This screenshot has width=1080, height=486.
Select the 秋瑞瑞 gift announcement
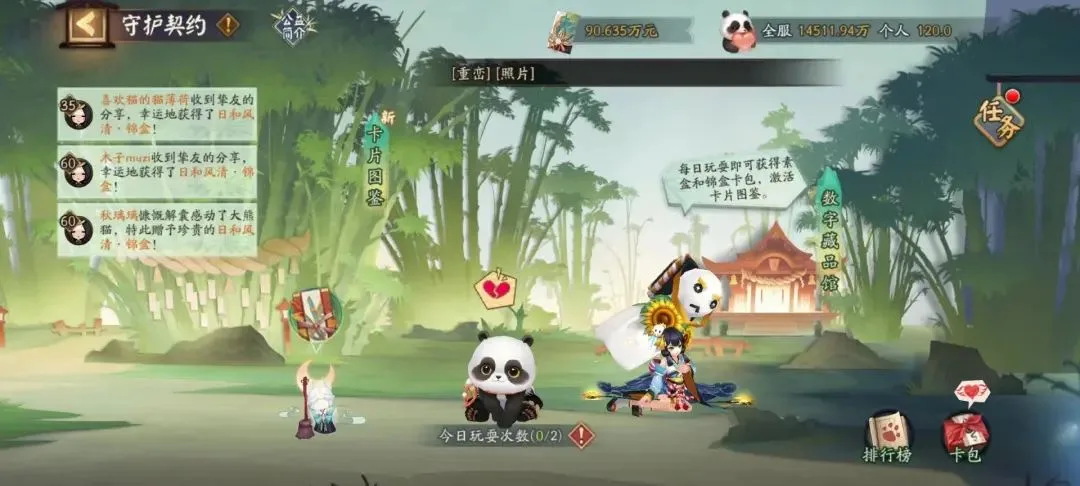(157, 229)
